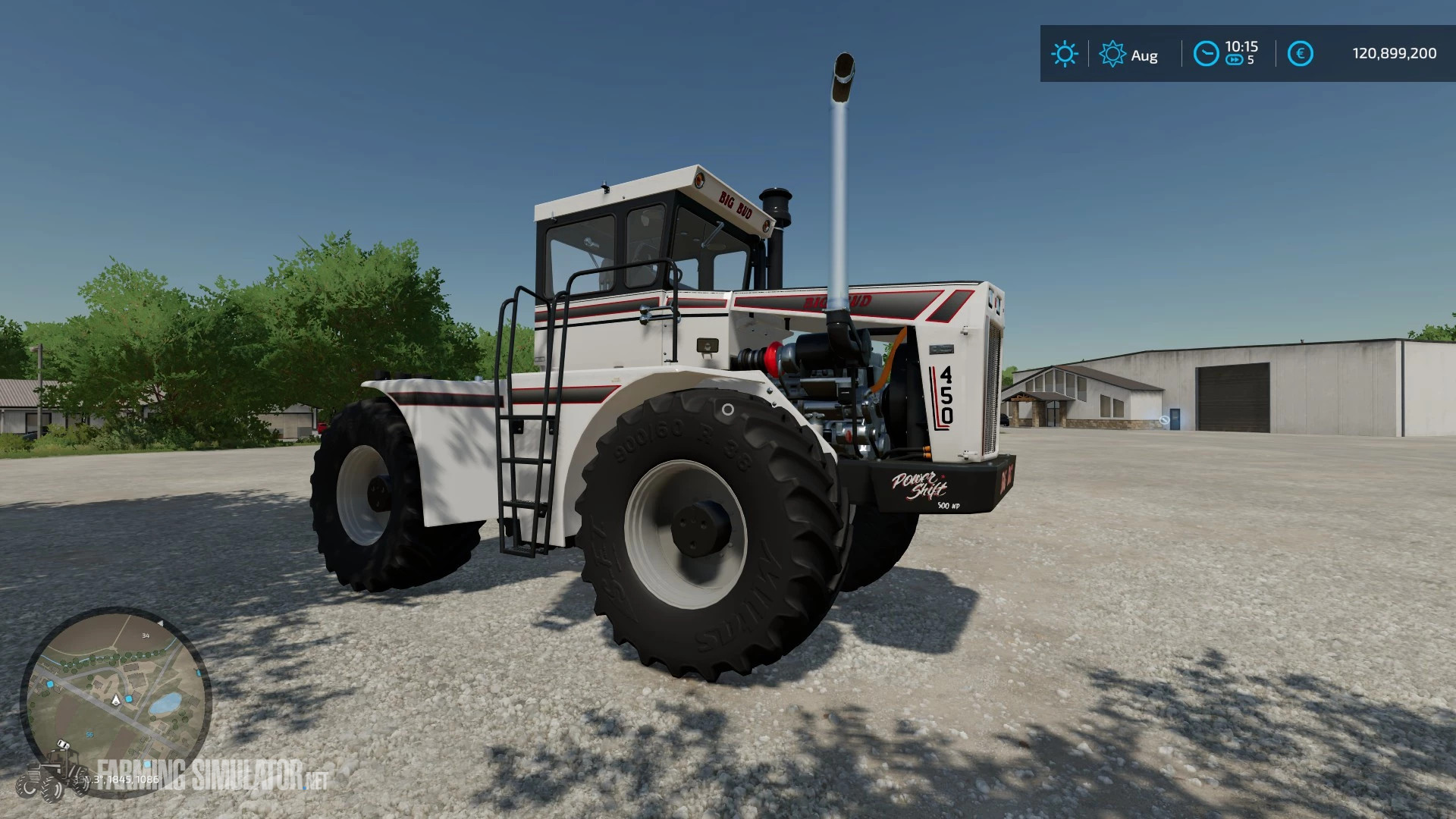1456x819 pixels.
Task: Click the money amount 120,899,200
Action: point(1393,52)
